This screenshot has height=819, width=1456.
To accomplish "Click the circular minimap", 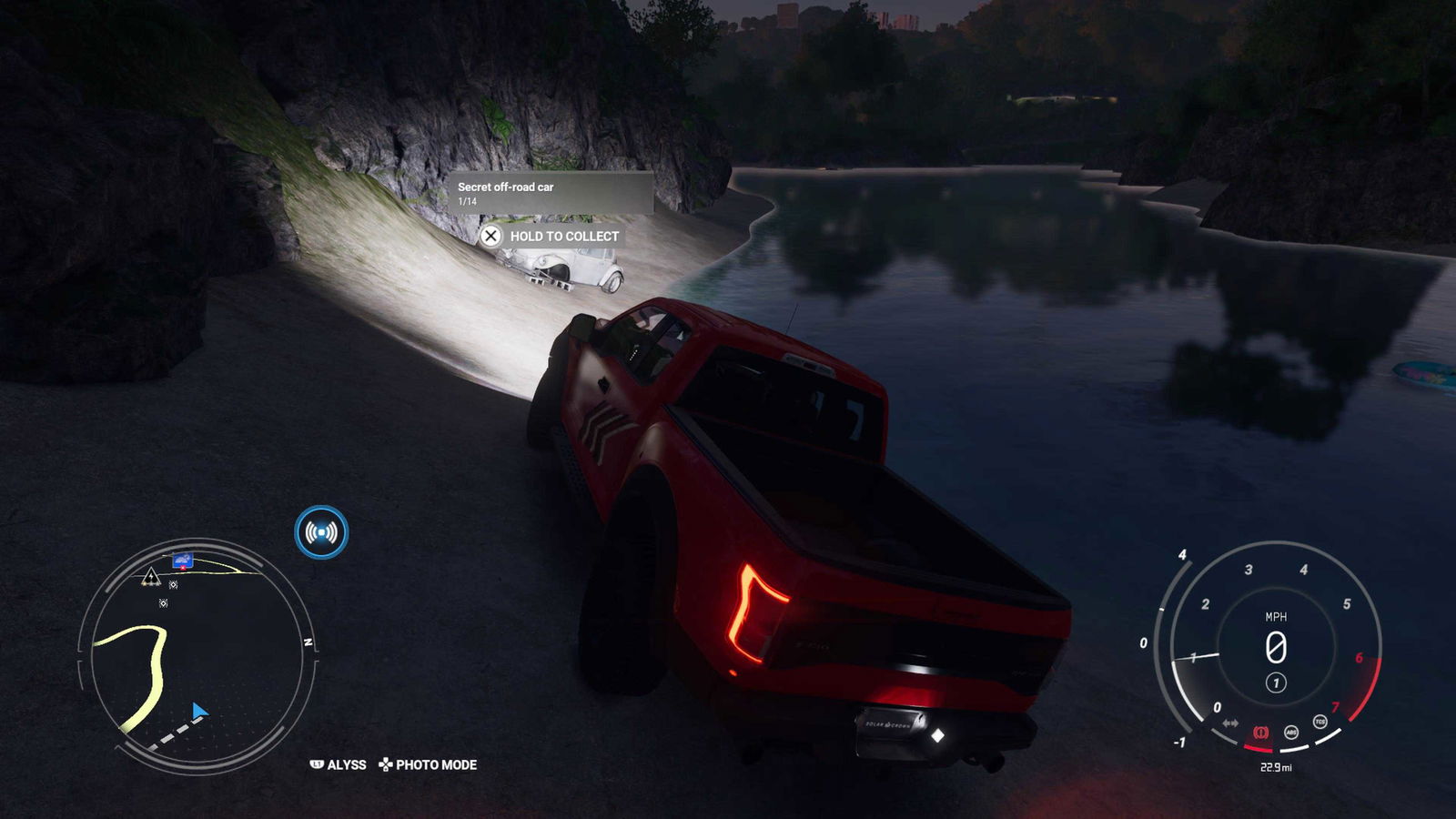I will [197, 653].
